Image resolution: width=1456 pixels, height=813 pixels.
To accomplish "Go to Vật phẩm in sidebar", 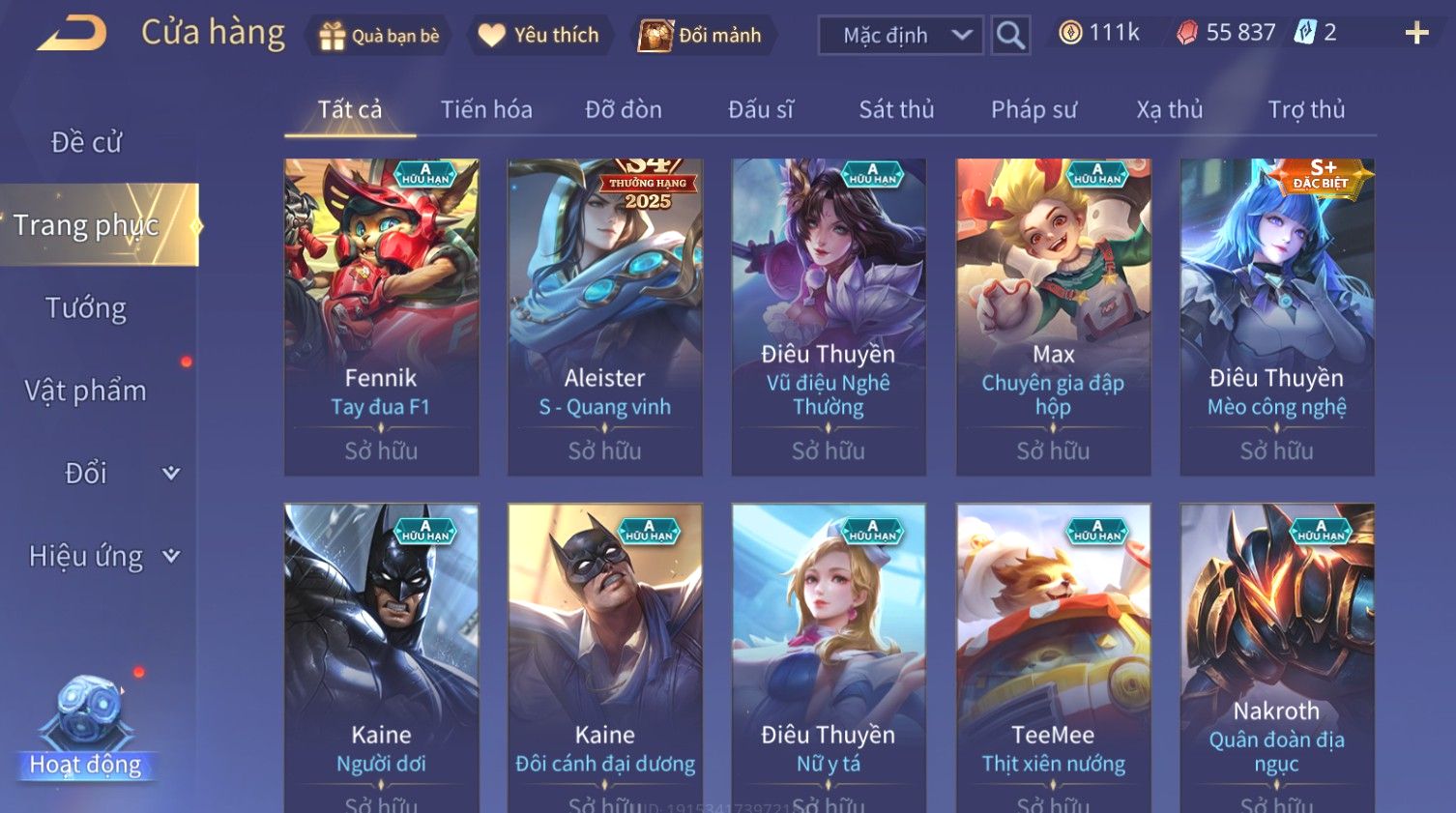I will (x=86, y=391).
